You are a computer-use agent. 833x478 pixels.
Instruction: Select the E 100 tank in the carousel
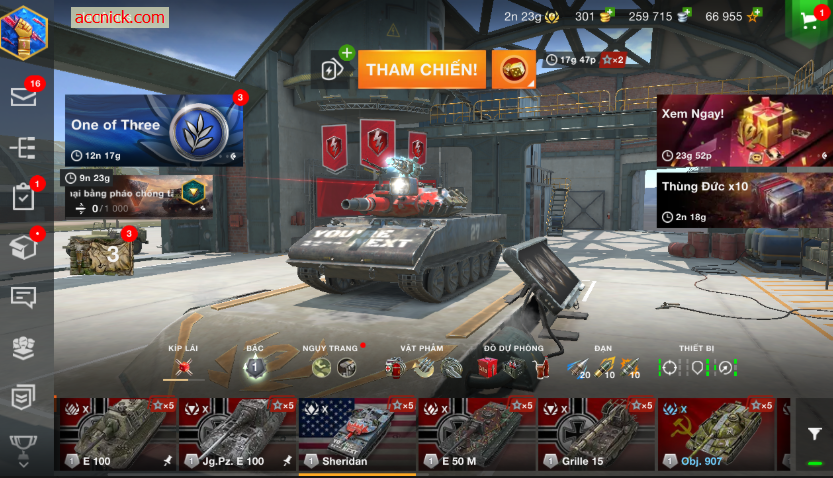117,434
